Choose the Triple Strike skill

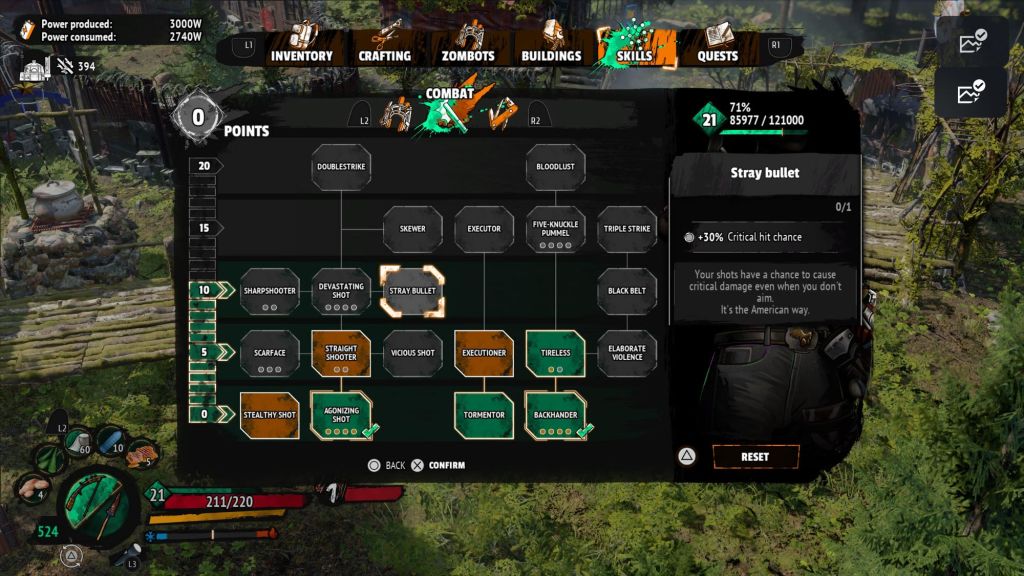click(x=627, y=229)
